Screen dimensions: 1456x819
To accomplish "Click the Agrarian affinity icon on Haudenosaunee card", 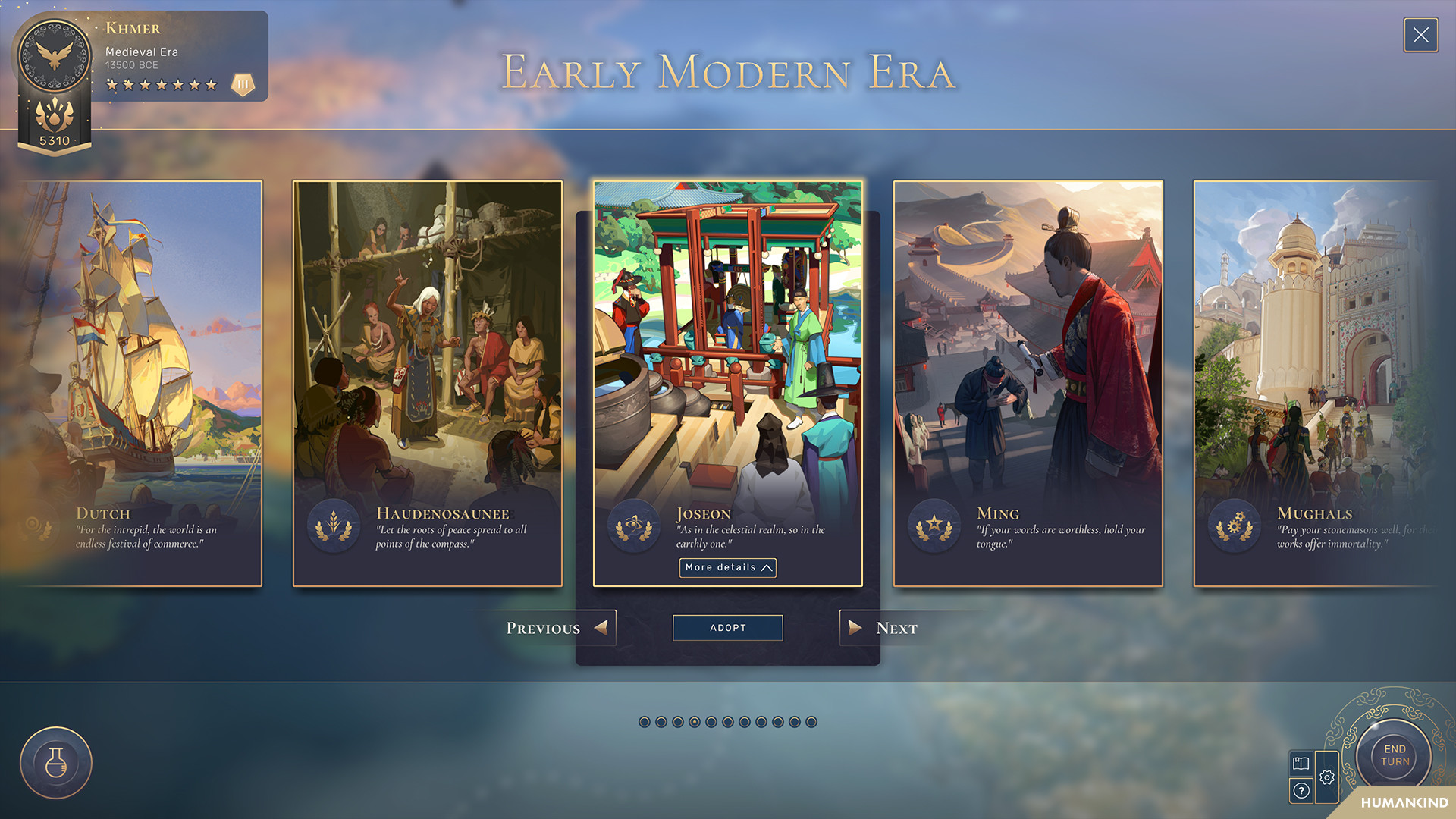I will [332, 525].
